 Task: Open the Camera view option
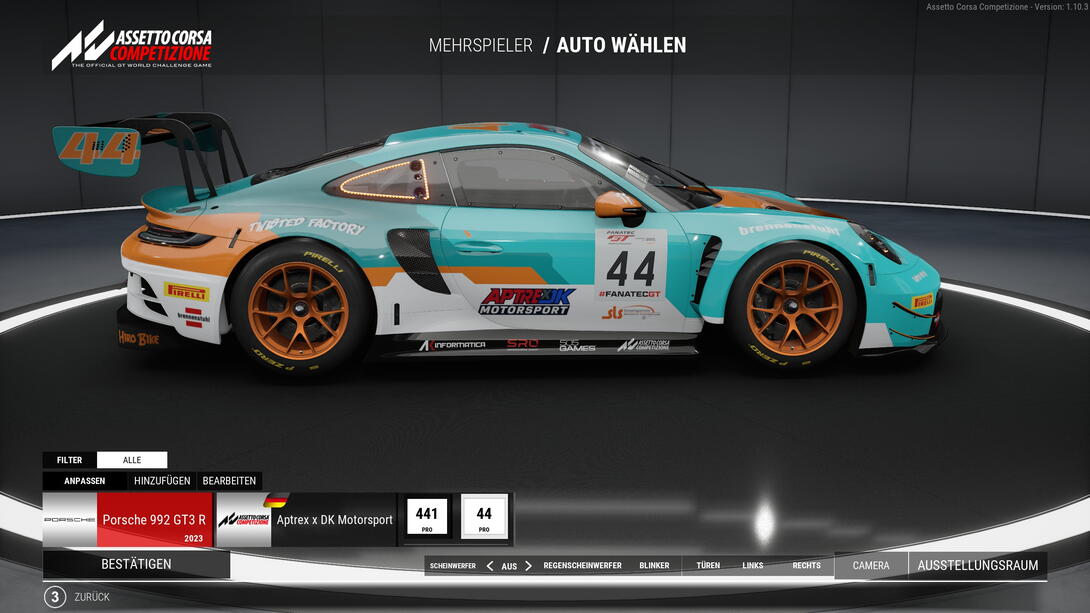[x=871, y=566]
